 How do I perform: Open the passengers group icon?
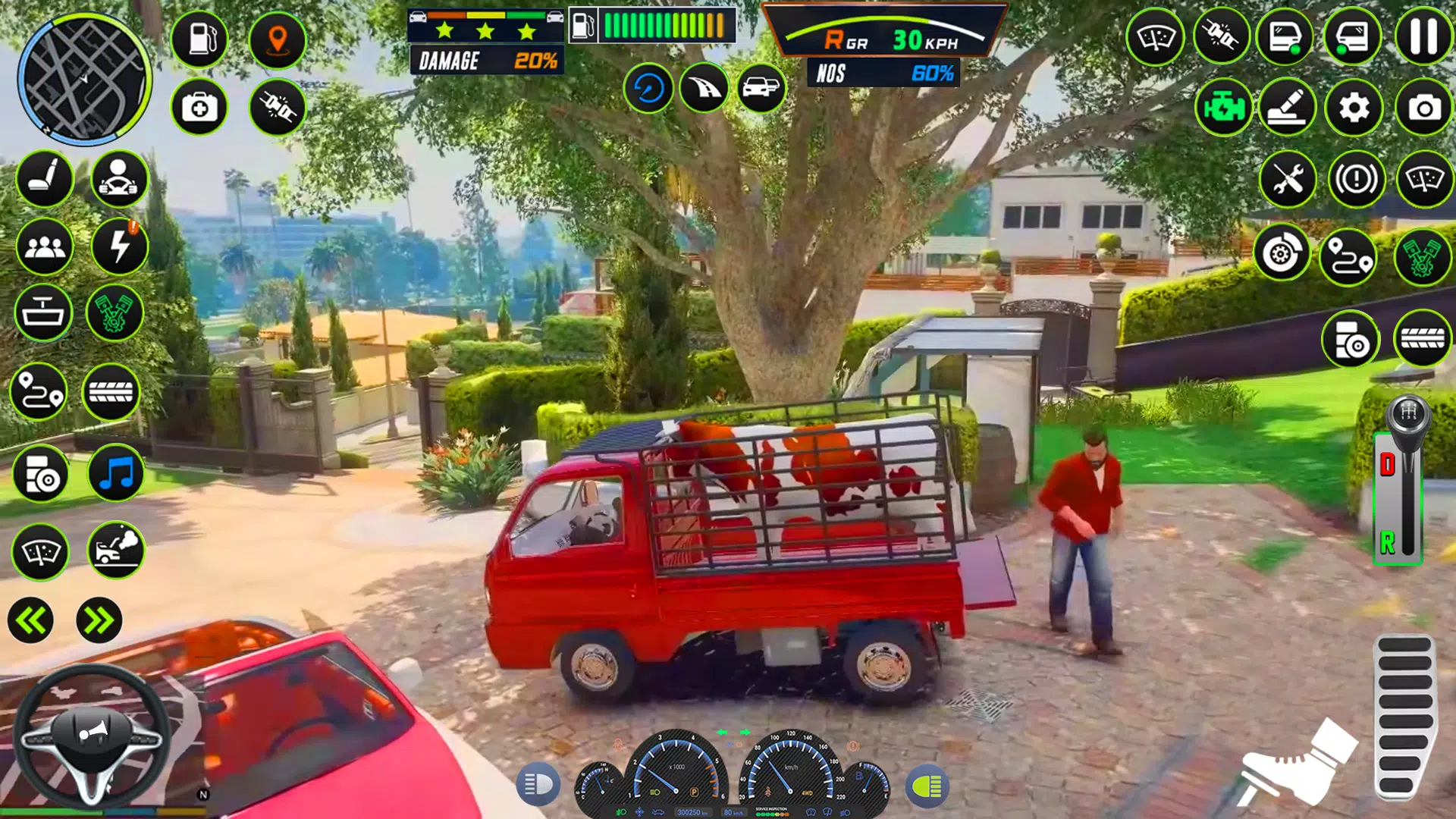coord(45,246)
